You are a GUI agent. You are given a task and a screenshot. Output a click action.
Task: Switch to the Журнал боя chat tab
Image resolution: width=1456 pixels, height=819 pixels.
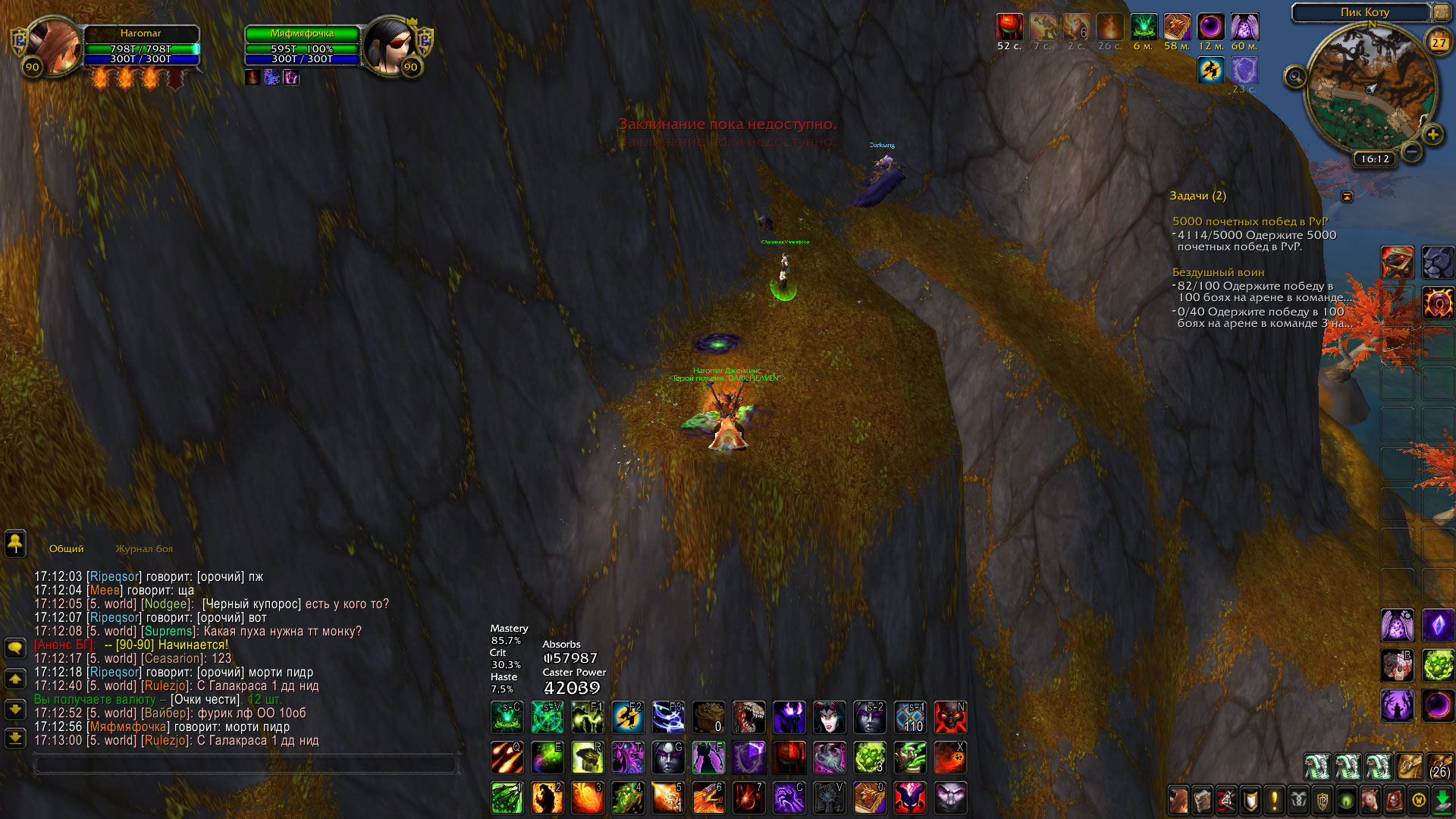144,549
